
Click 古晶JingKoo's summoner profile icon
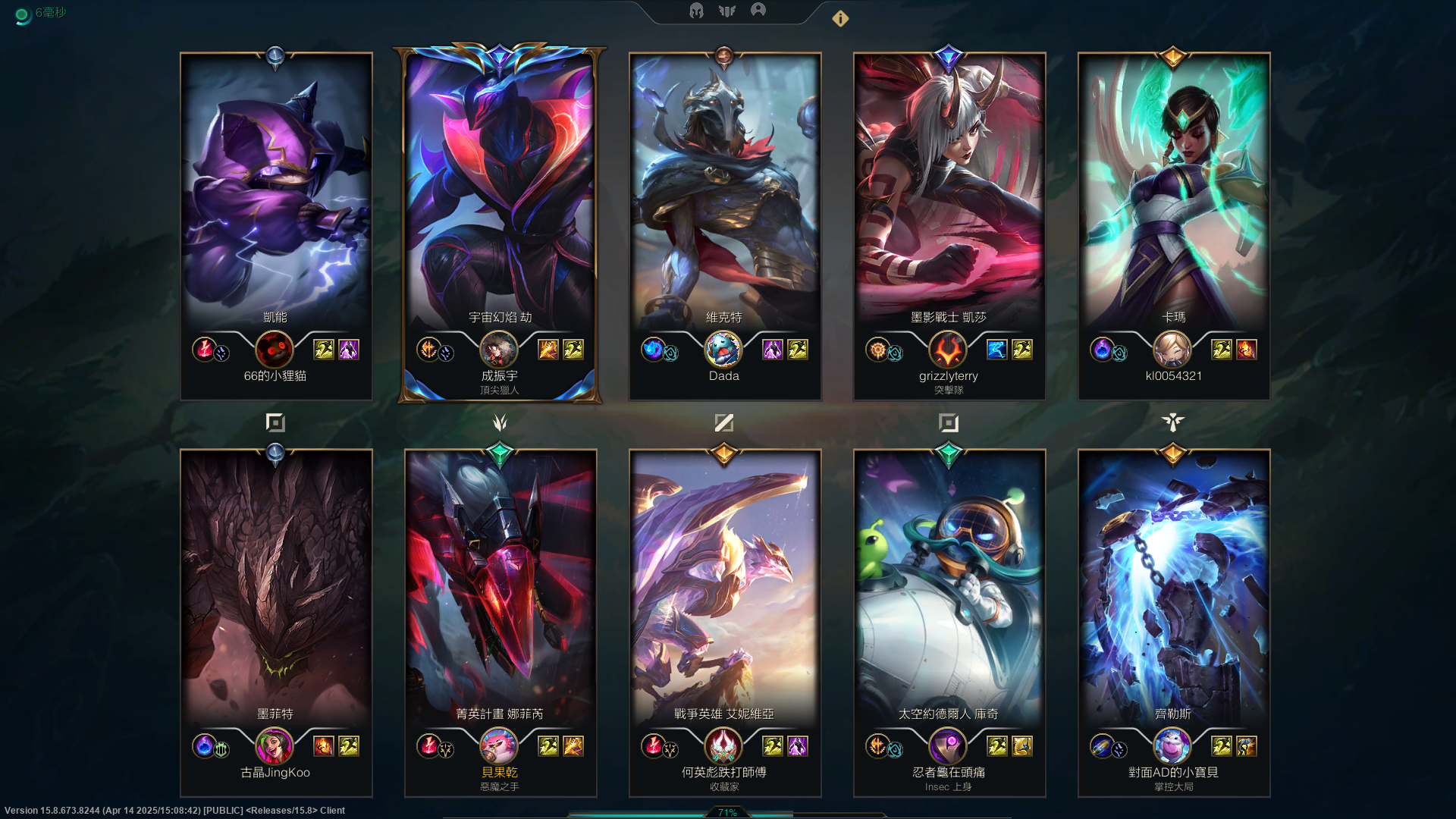click(x=275, y=746)
